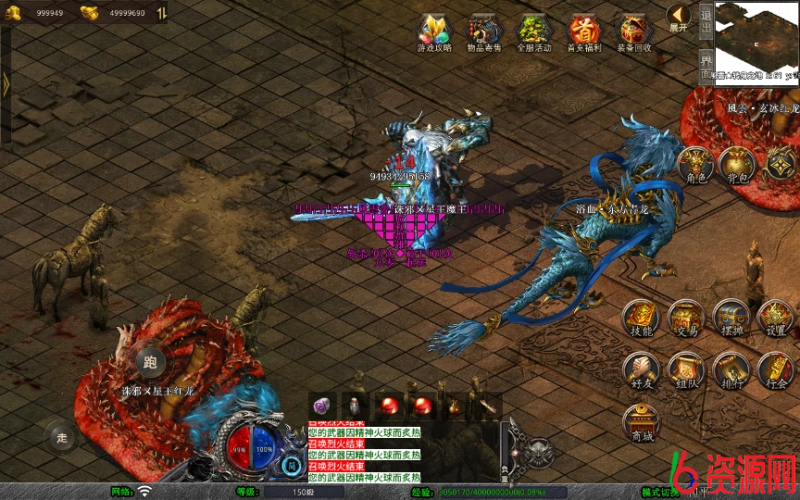Toggle the 跑 run mode button
The width and height of the screenshot is (800, 500).
(x=150, y=362)
